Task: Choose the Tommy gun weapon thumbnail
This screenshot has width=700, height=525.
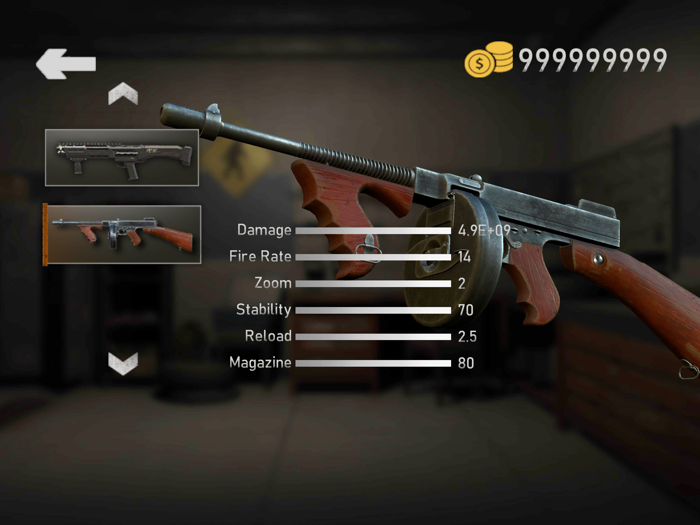Action: pyautogui.click(x=122, y=235)
